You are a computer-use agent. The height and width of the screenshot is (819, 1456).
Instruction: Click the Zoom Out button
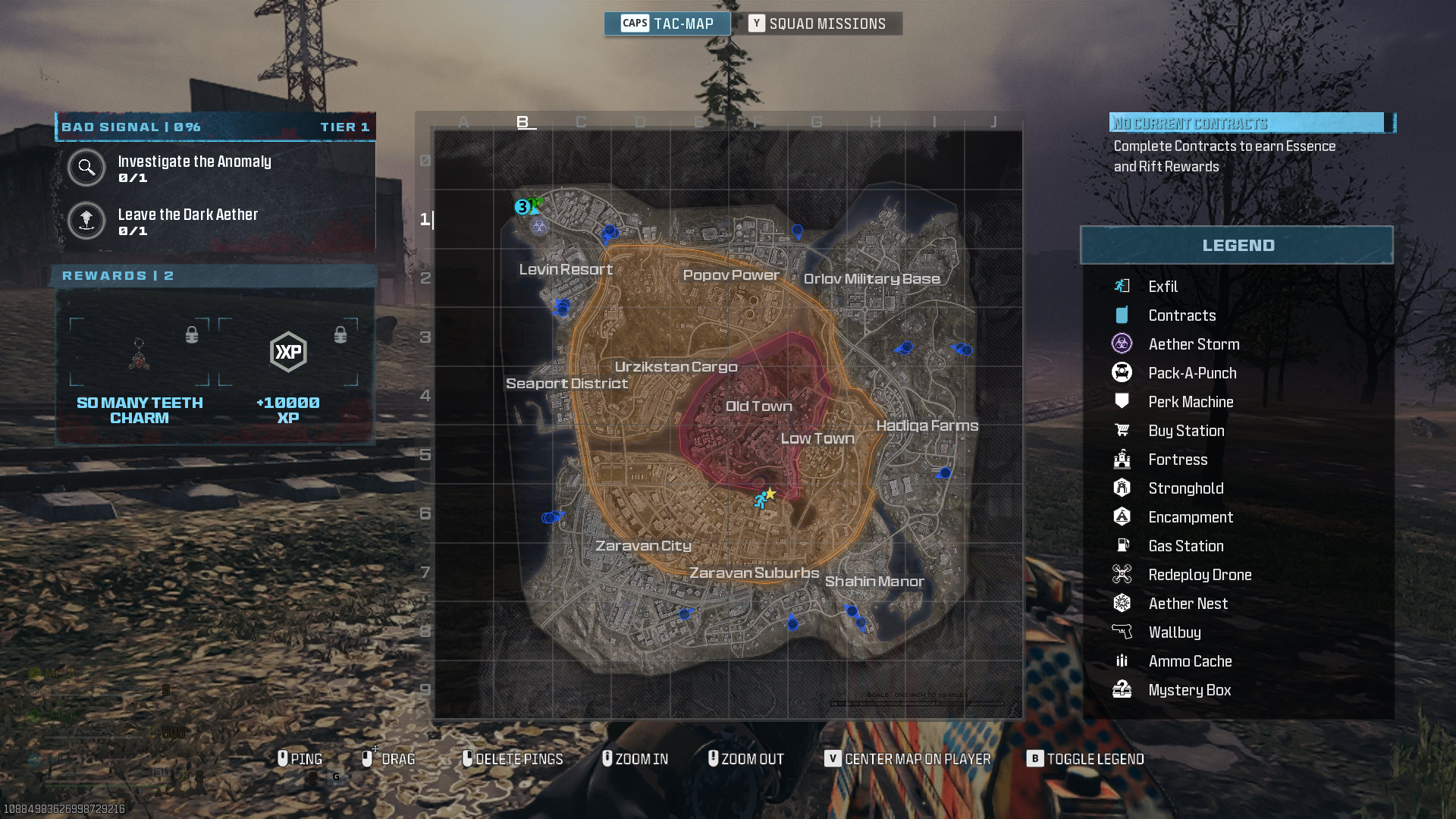pyautogui.click(x=746, y=758)
